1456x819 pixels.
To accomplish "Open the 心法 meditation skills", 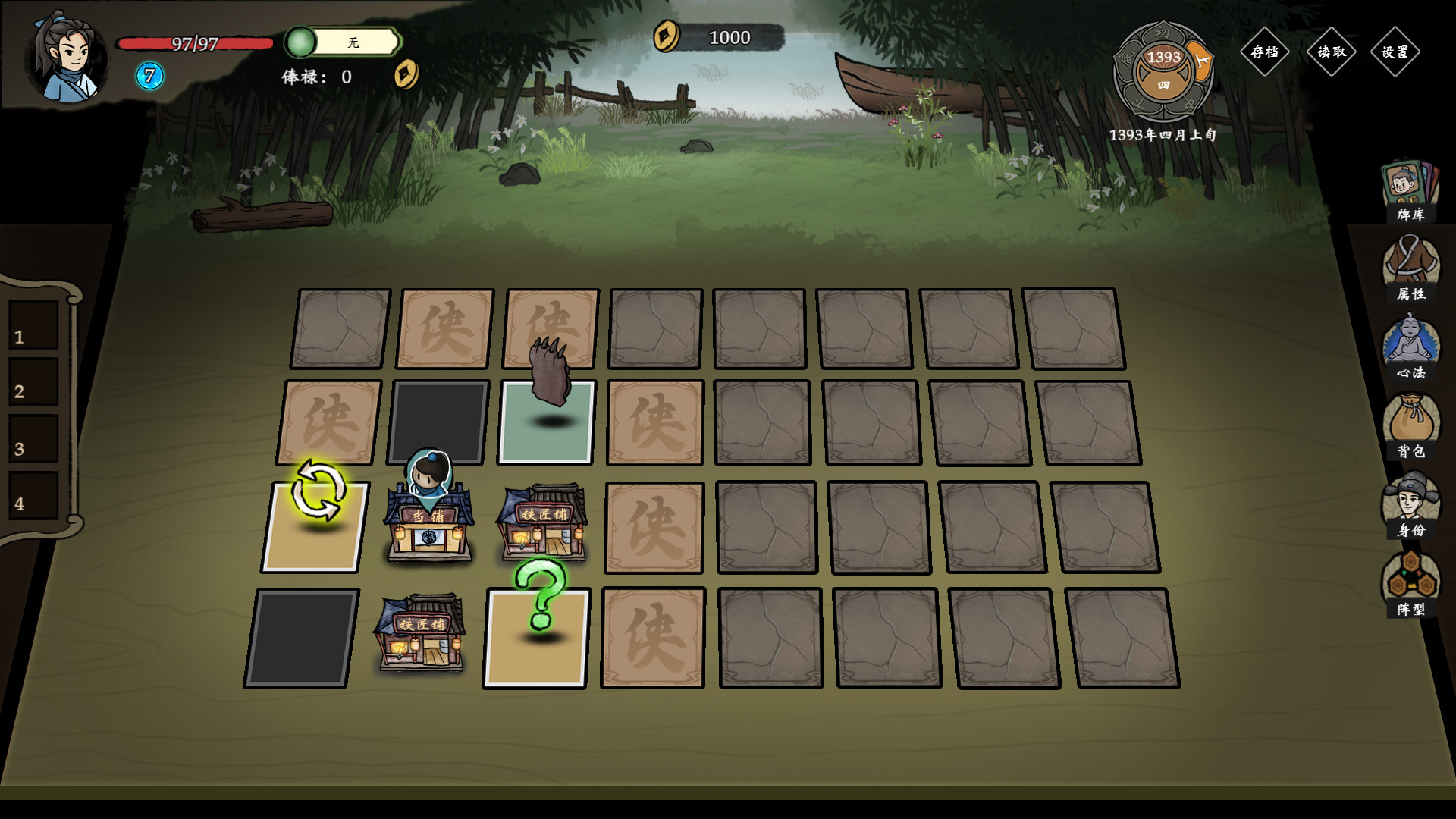I will [1410, 347].
